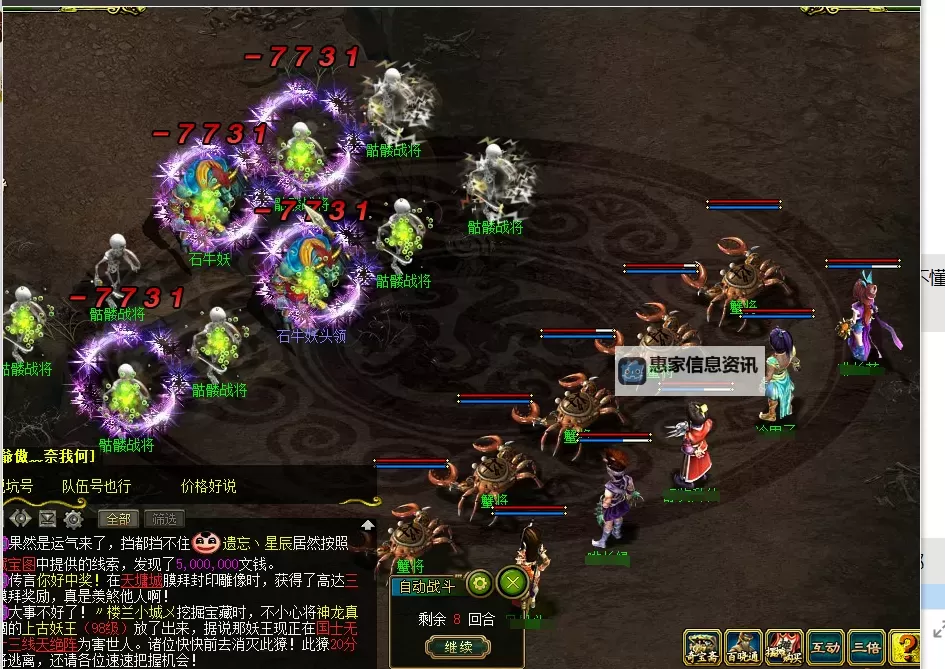The width and height of the screenshot is (945, 669).
Task: Click the 惠家信息资讯 watermark overlay
Action: [x=690, y=367]
